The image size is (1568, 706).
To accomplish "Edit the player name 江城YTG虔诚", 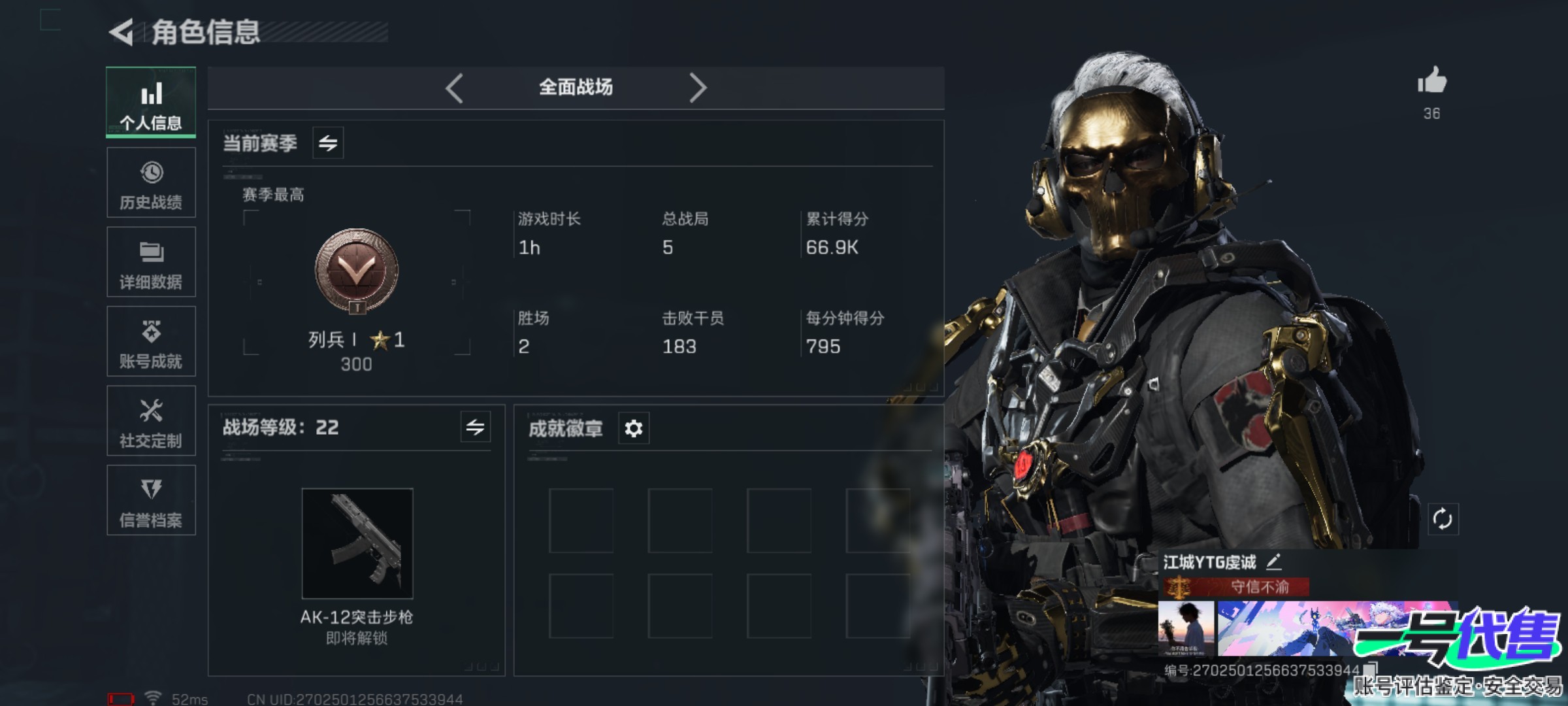I will (1274, 562).
